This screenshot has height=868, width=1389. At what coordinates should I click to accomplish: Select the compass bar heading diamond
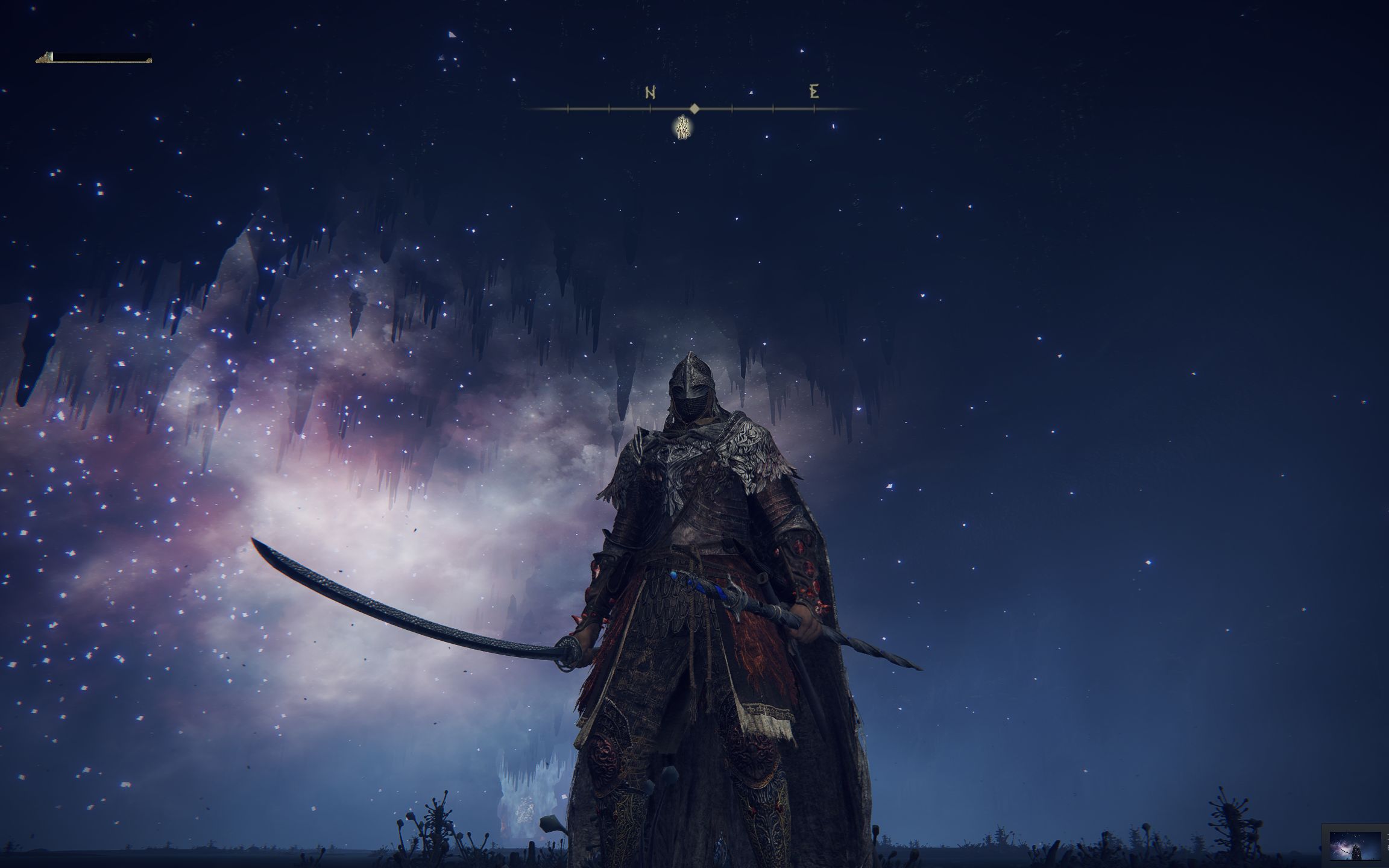pos(694,108)
